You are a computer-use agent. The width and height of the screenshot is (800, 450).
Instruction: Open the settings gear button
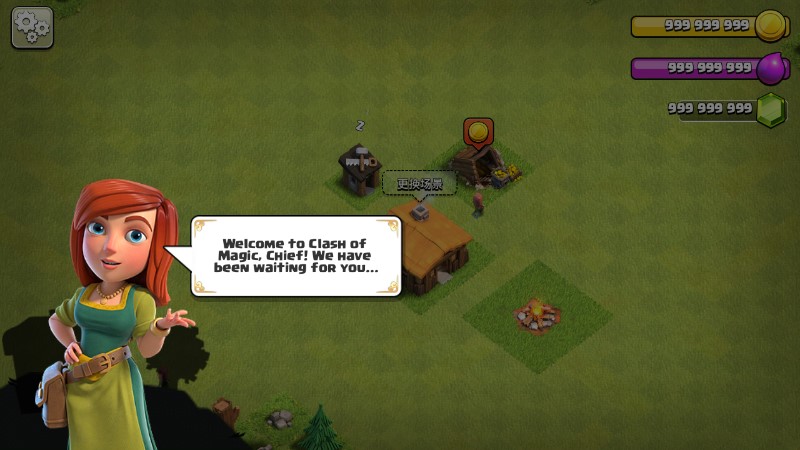[32, 28]
